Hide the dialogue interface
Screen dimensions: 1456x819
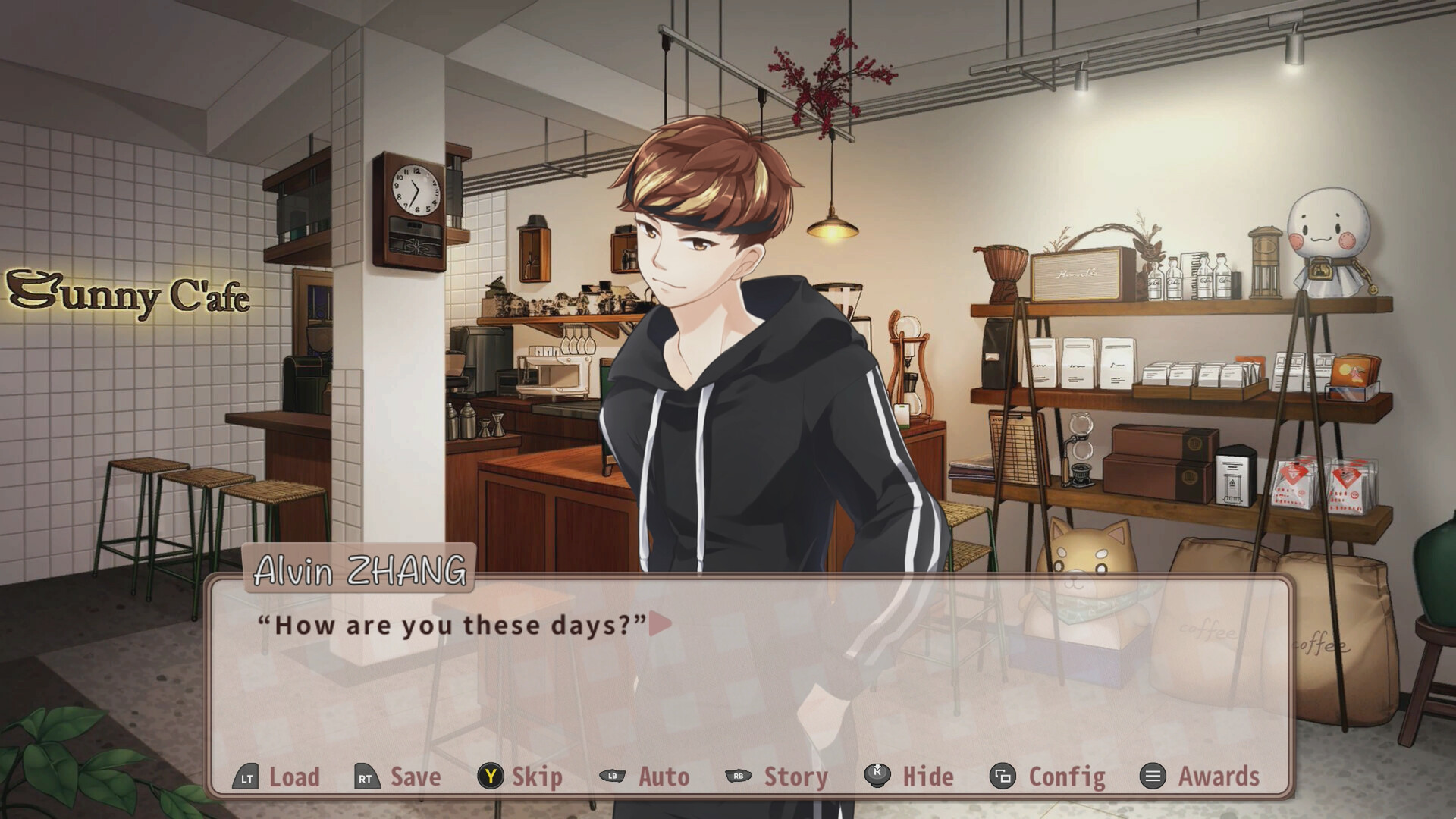928,777
